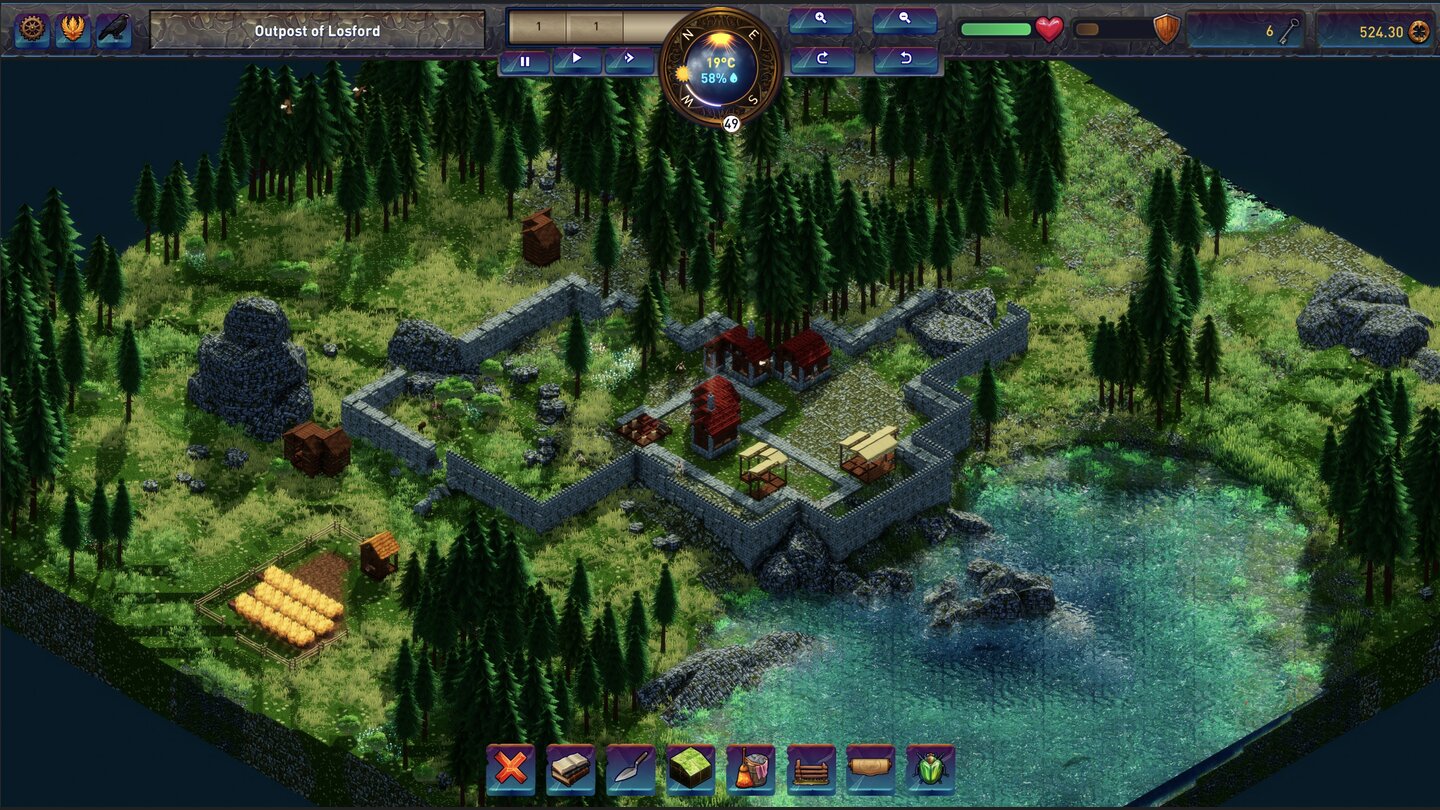
Task: Enable fast-forward game speed
Action: click(x=629, y=60)
